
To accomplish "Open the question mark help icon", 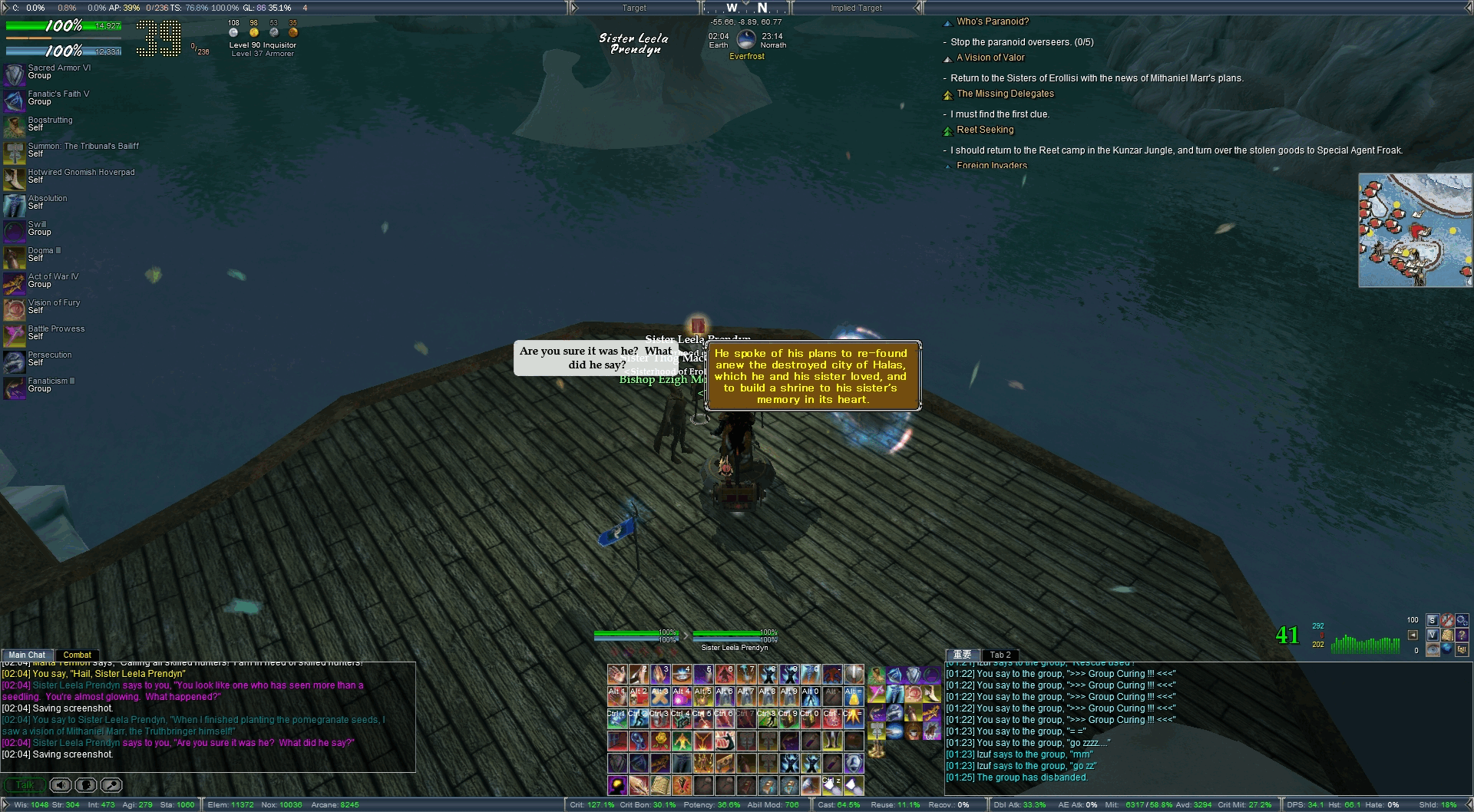I will pyautogui.click(x=1461, y=635).
